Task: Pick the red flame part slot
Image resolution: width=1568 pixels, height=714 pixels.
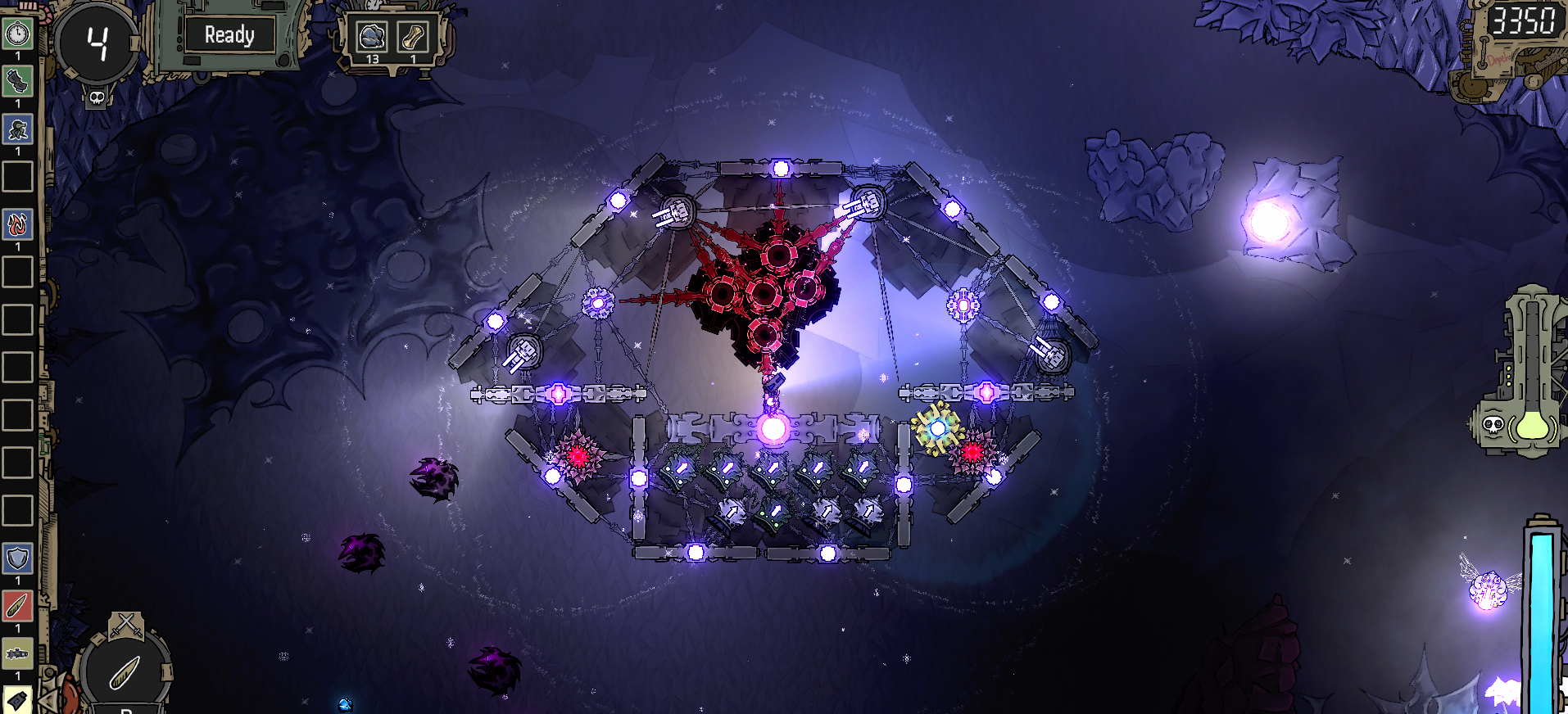Action: pyautogui.click(x=17, y=224)
